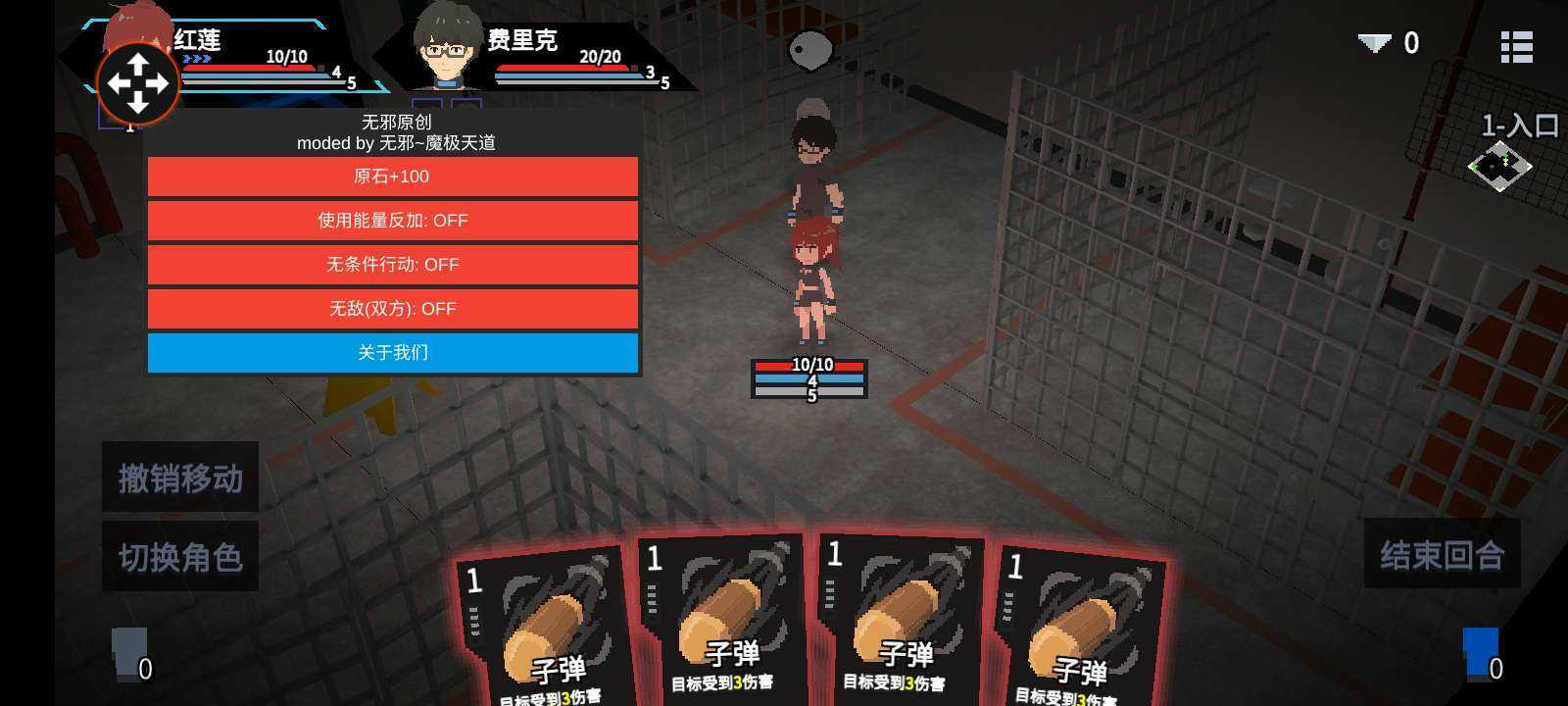Image resolution: width=1568 pixels, height=706 pixels.
Task: Open the grey discard pile
Action: (130, 653)
